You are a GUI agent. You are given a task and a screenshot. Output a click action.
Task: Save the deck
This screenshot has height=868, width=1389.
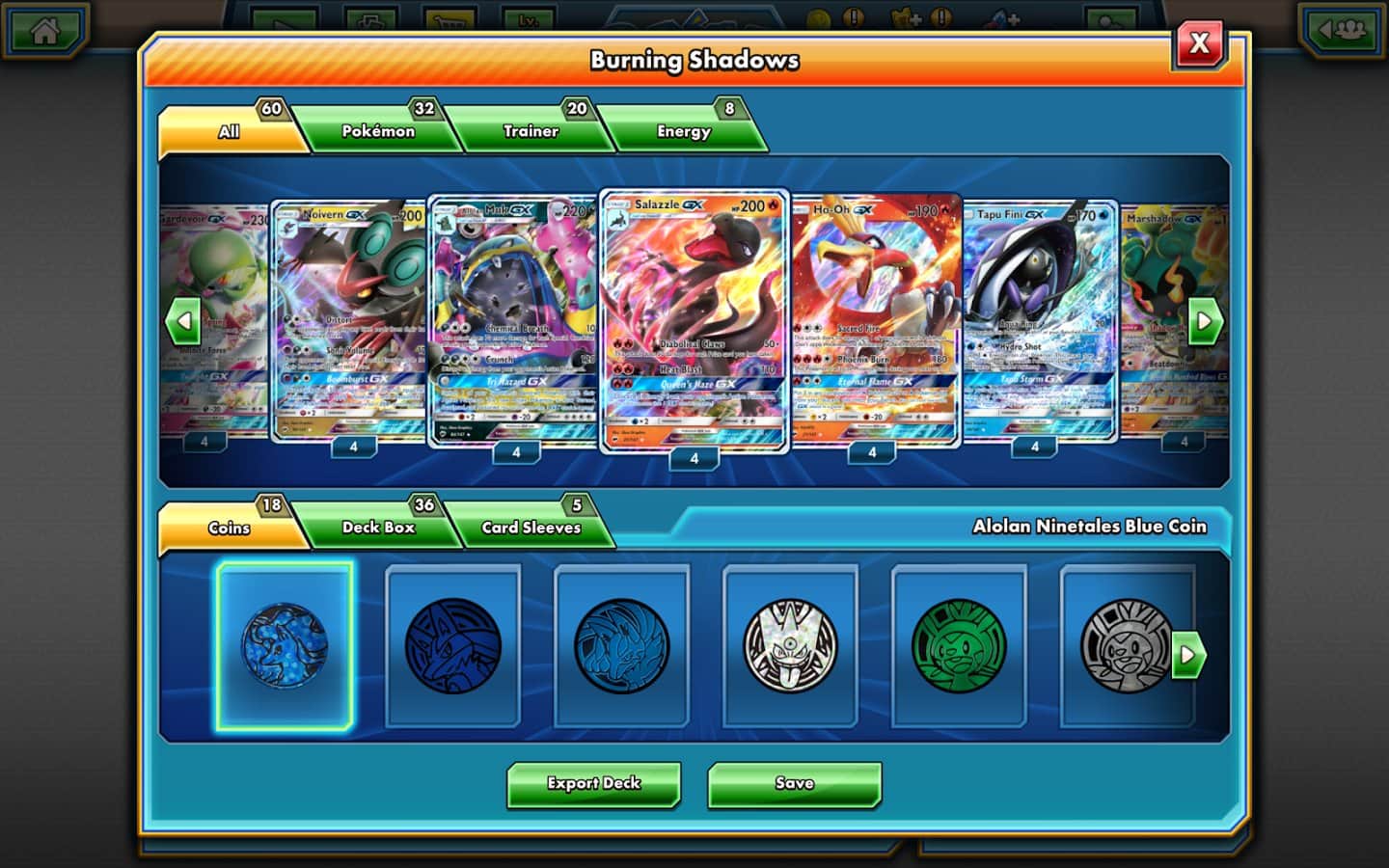(x=794, y=783)
